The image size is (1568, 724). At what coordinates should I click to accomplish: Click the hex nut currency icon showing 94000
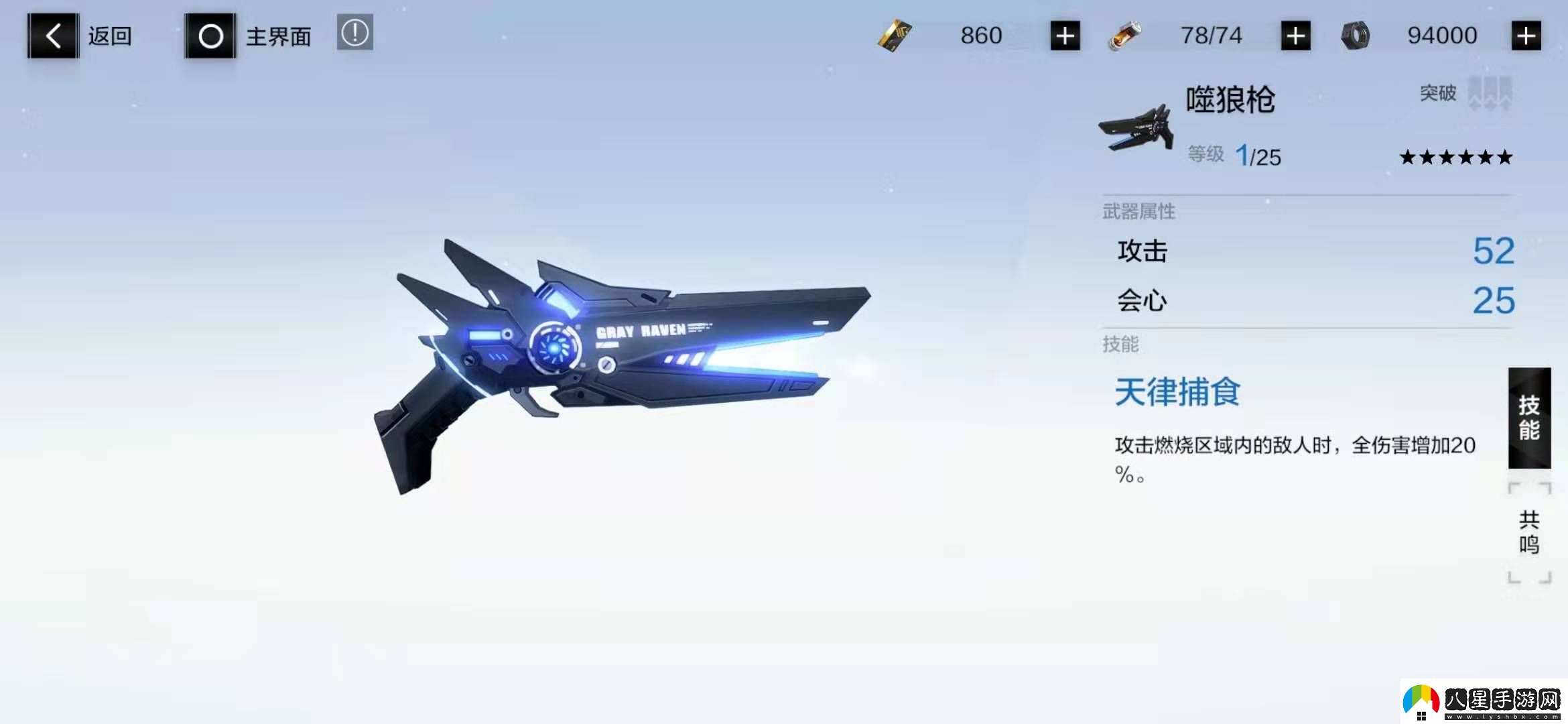tap(1354, 35)
